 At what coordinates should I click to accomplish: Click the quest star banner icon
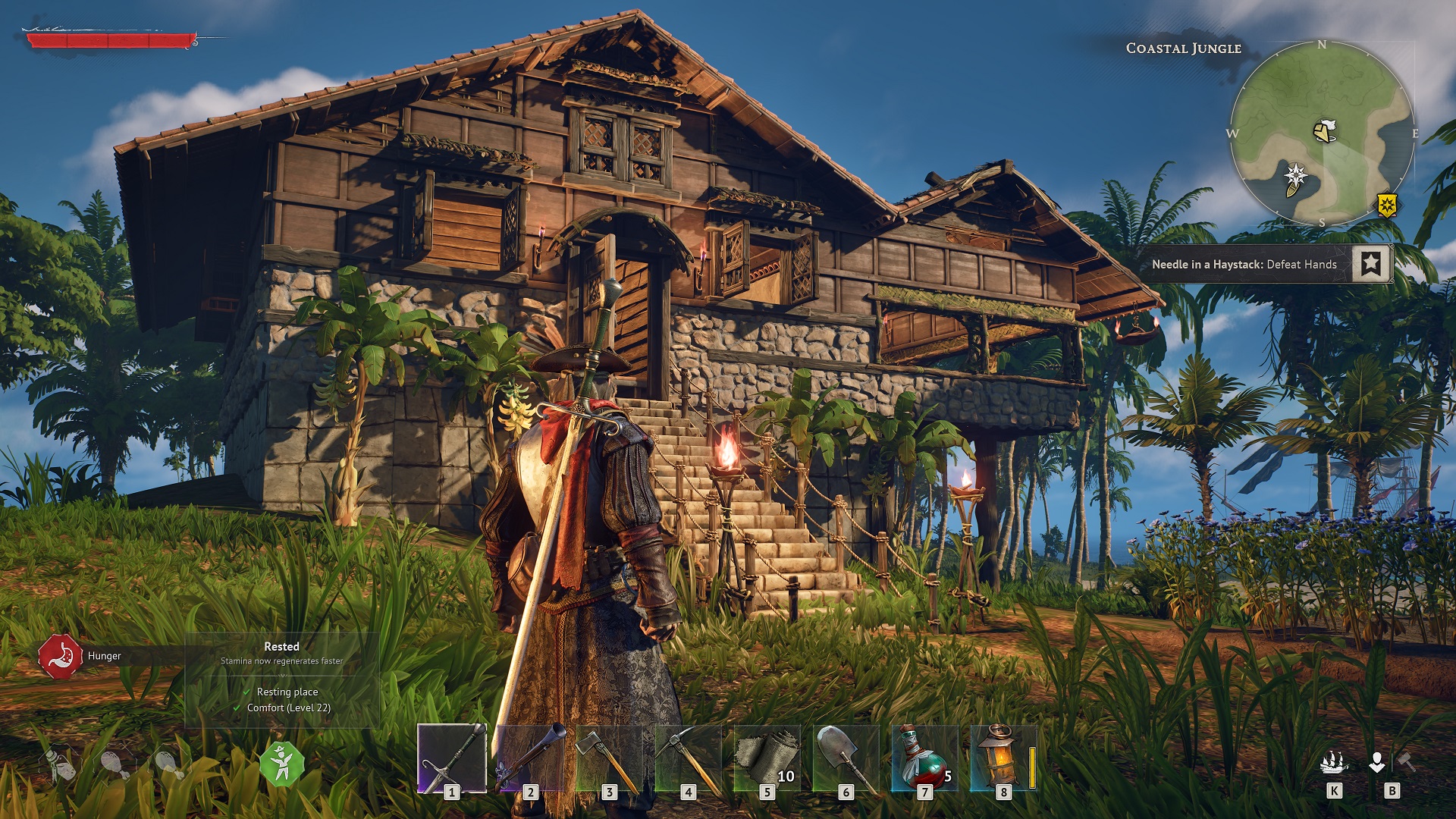1371,263
